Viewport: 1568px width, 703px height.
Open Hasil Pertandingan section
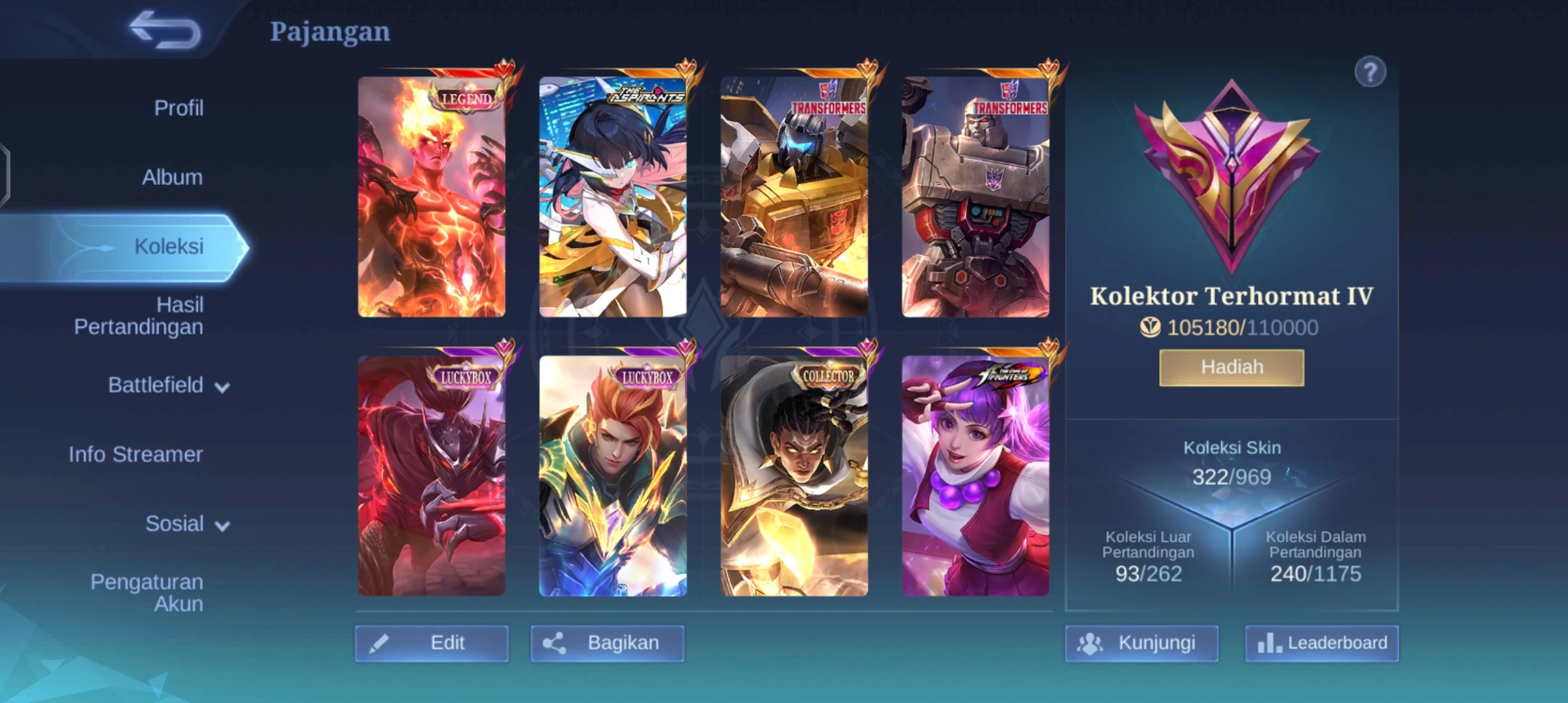pos(138,316)
